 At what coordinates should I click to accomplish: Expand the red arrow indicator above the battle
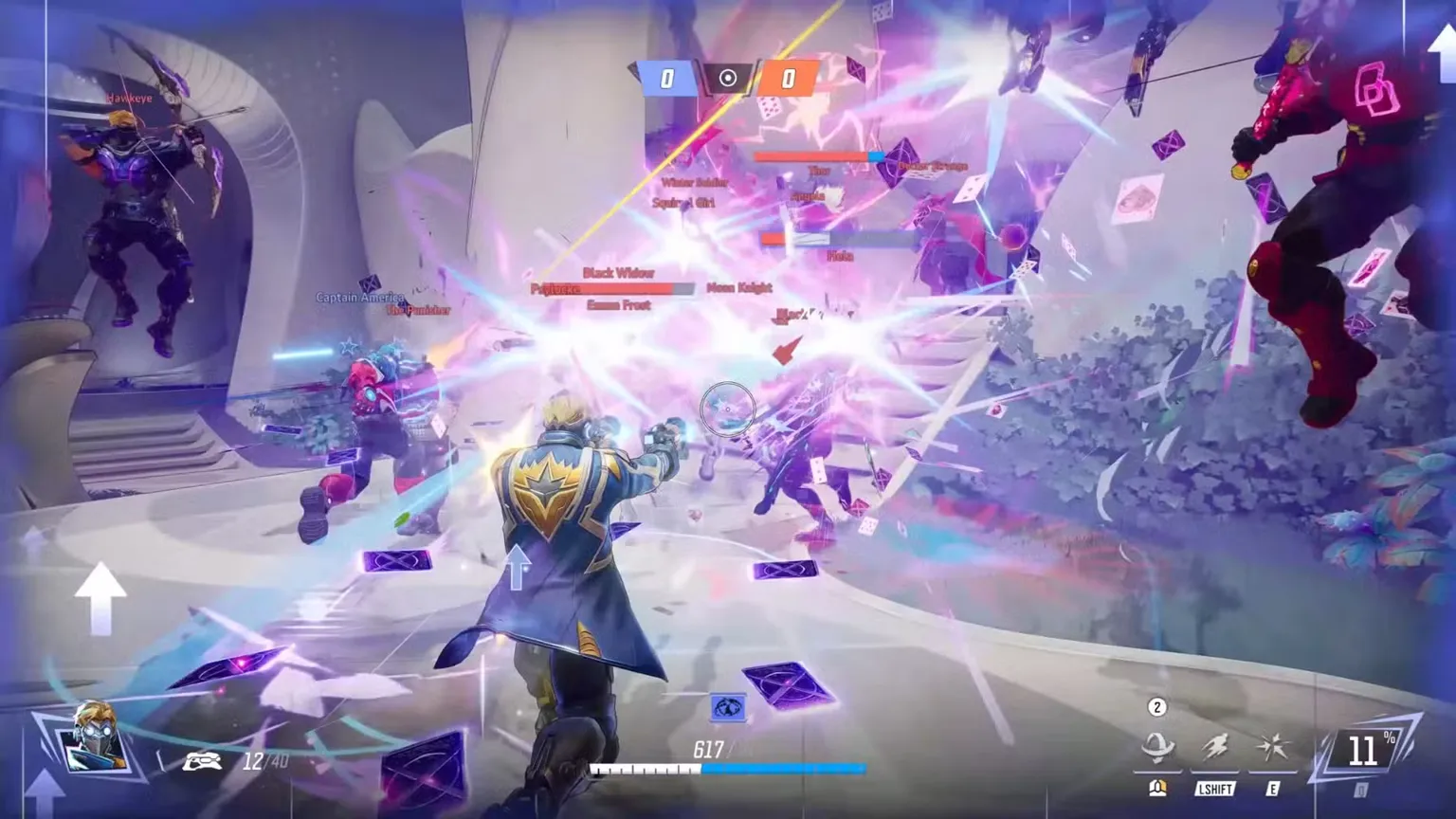pyautogui.click(x=787, y=351)
